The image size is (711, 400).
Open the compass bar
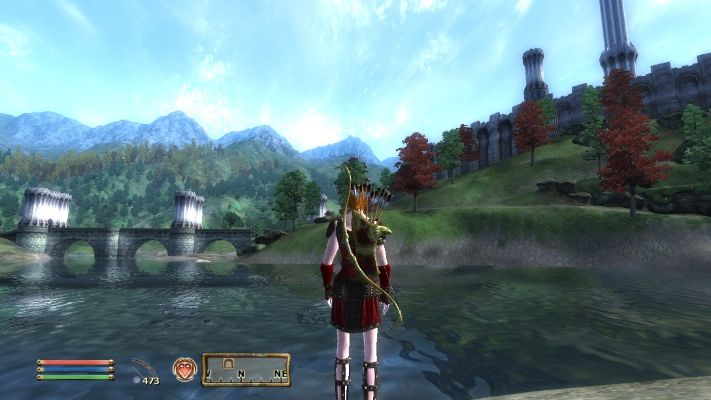tap(246, 370)
